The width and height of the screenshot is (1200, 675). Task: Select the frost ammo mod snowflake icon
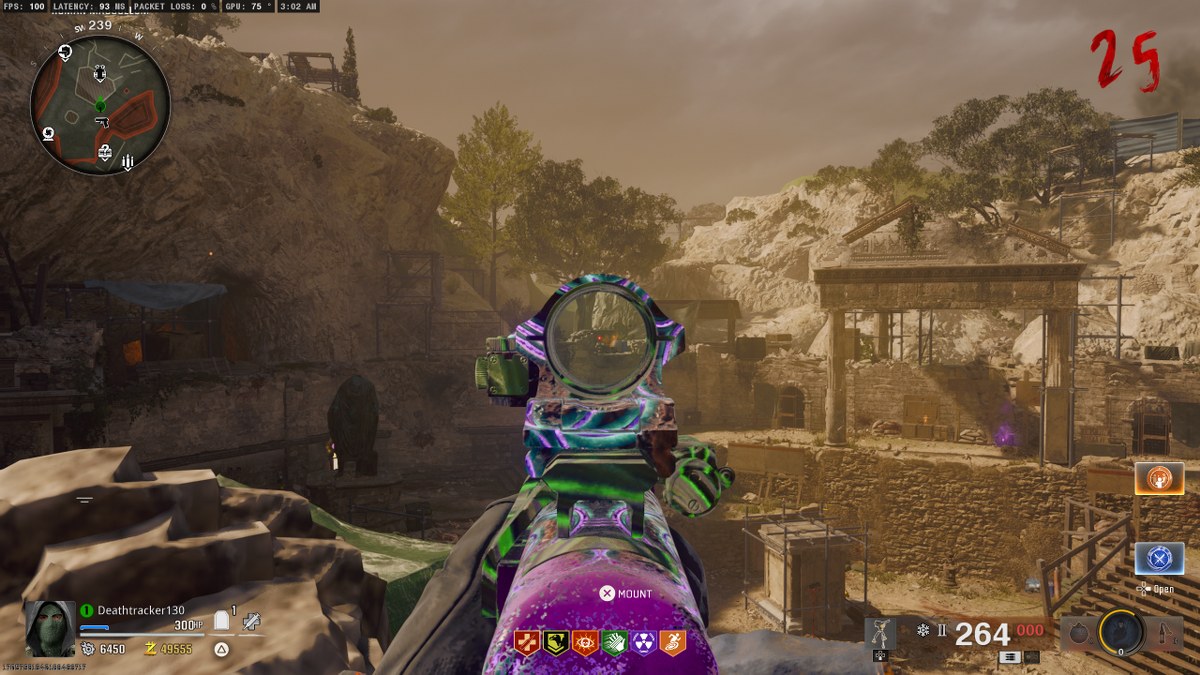[922, 632]
